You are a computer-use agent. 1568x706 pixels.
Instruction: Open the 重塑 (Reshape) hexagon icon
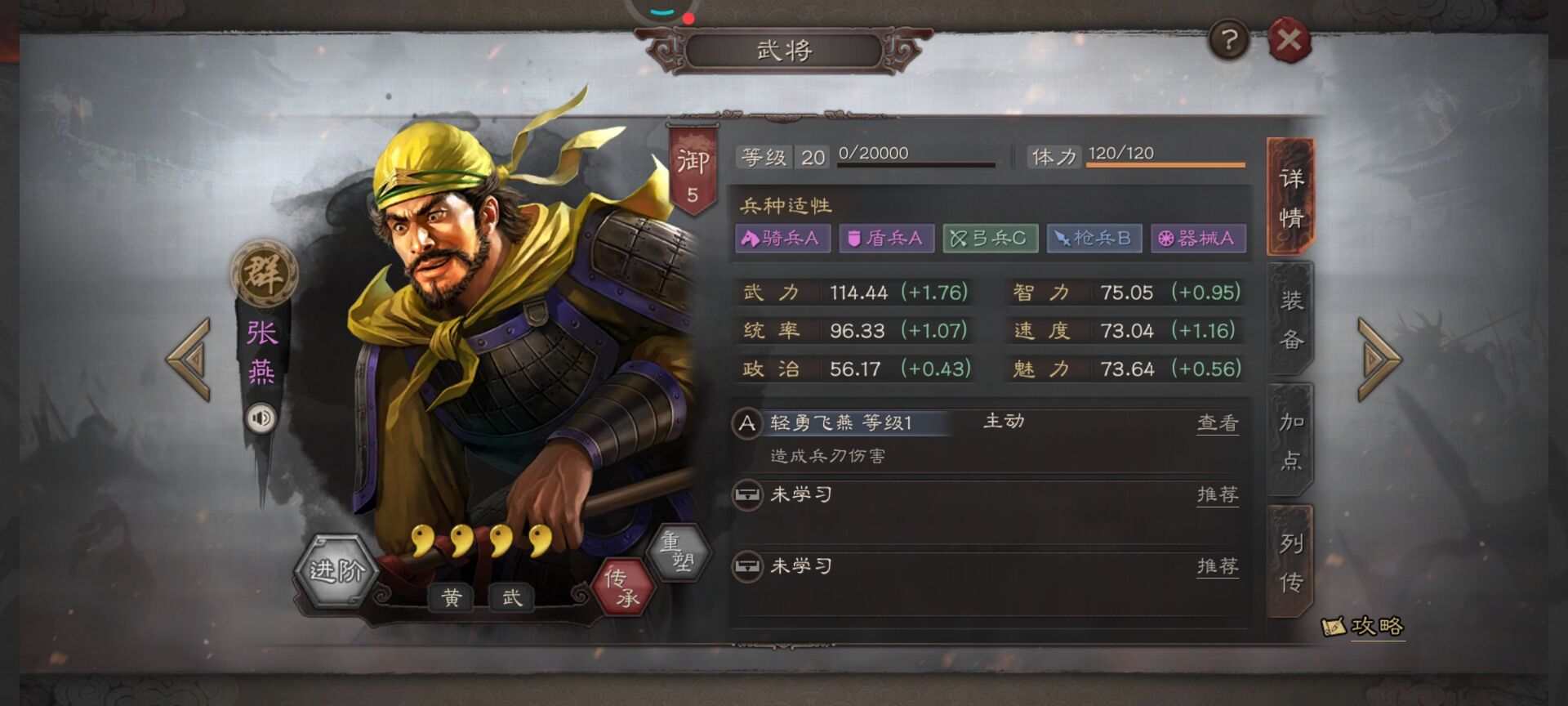pyautogui.click(x=680, y=552)
